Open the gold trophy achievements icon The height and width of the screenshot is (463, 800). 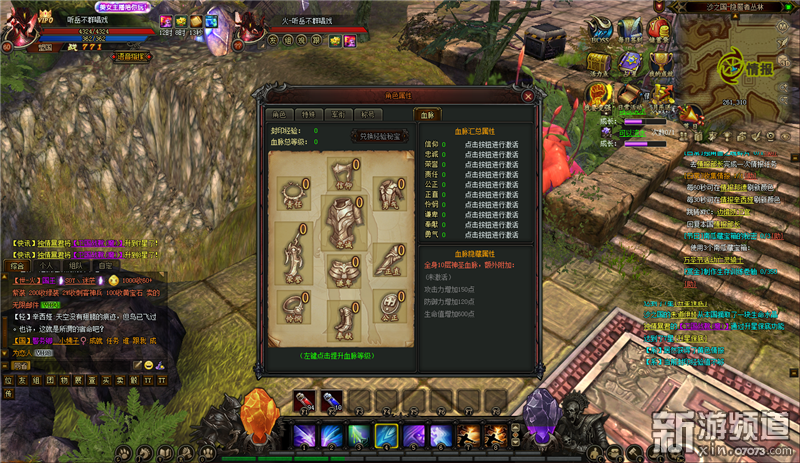click(x=662, y=62)
